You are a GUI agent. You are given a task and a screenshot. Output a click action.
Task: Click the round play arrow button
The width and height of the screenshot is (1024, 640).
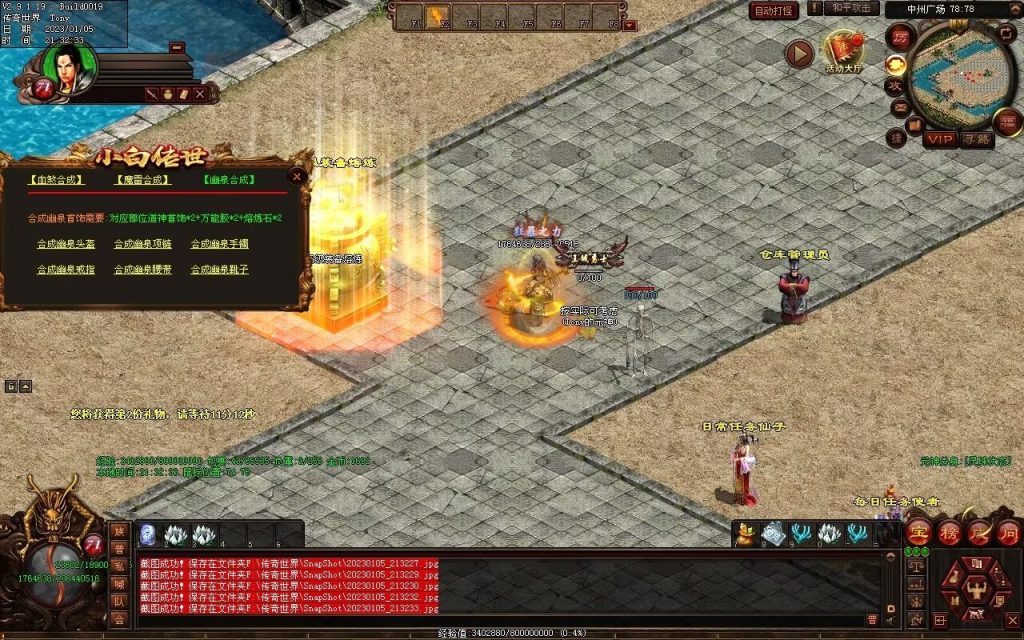[x=799, y=54]
